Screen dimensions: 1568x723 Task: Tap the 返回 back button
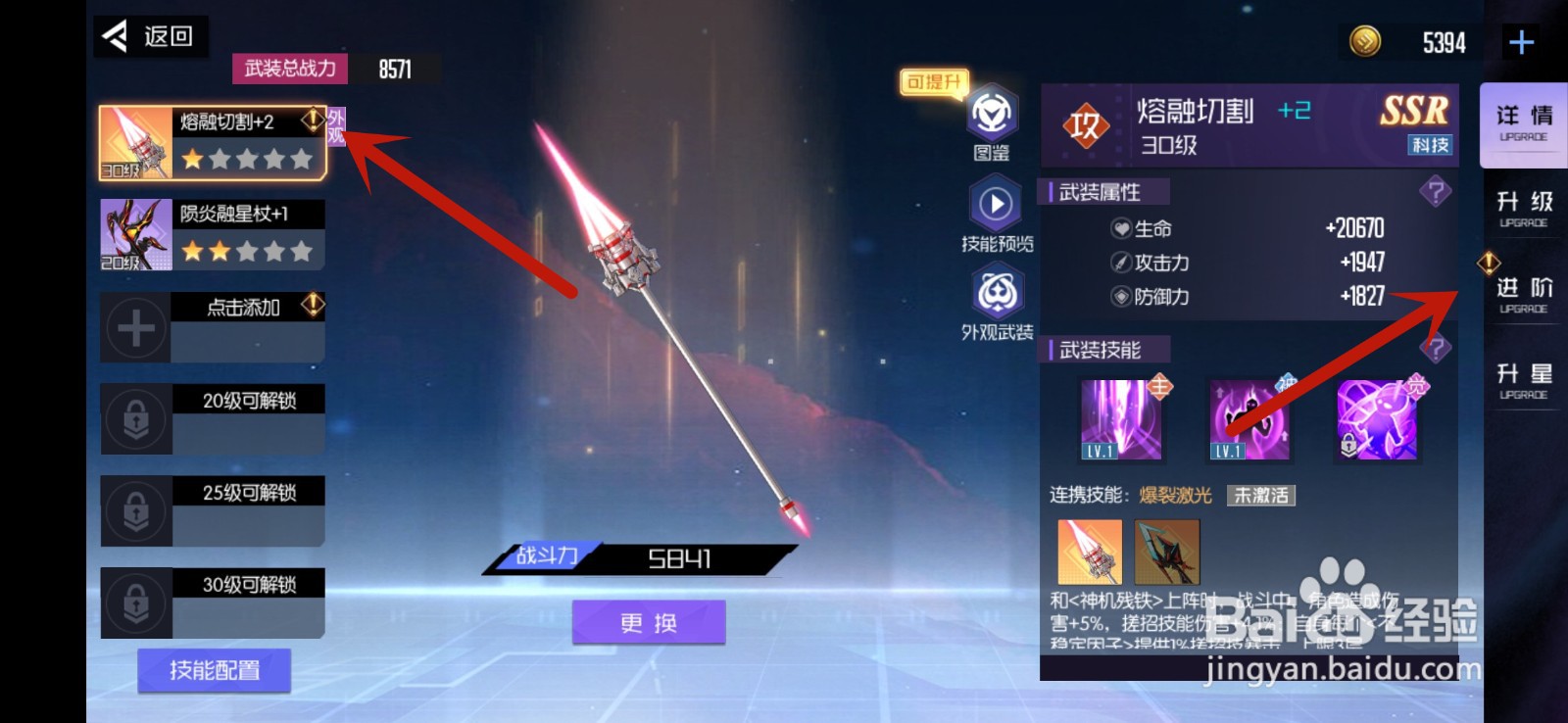click(149, 35)
